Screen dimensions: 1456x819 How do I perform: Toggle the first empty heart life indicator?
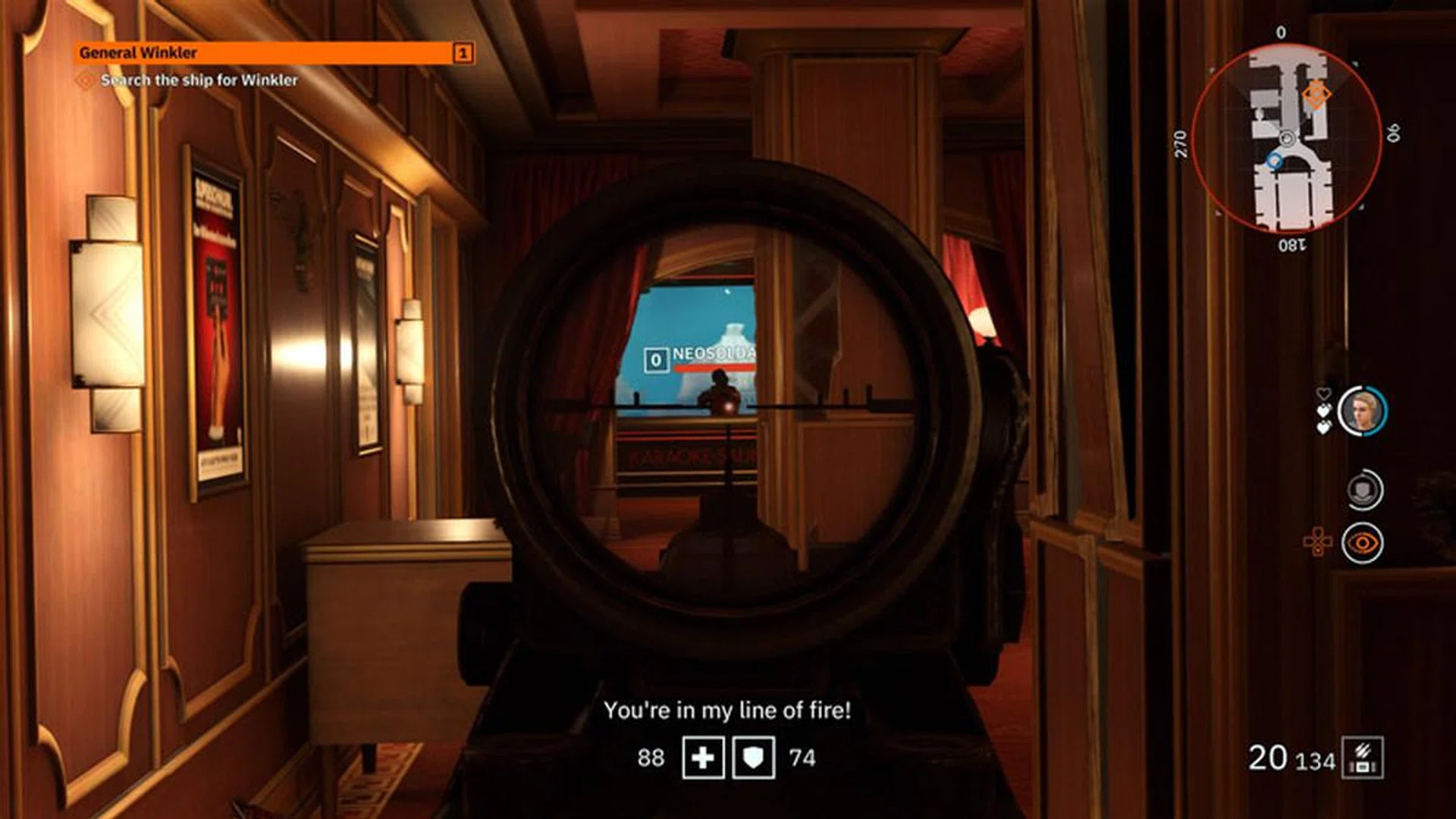click(x=1325, y=394)
